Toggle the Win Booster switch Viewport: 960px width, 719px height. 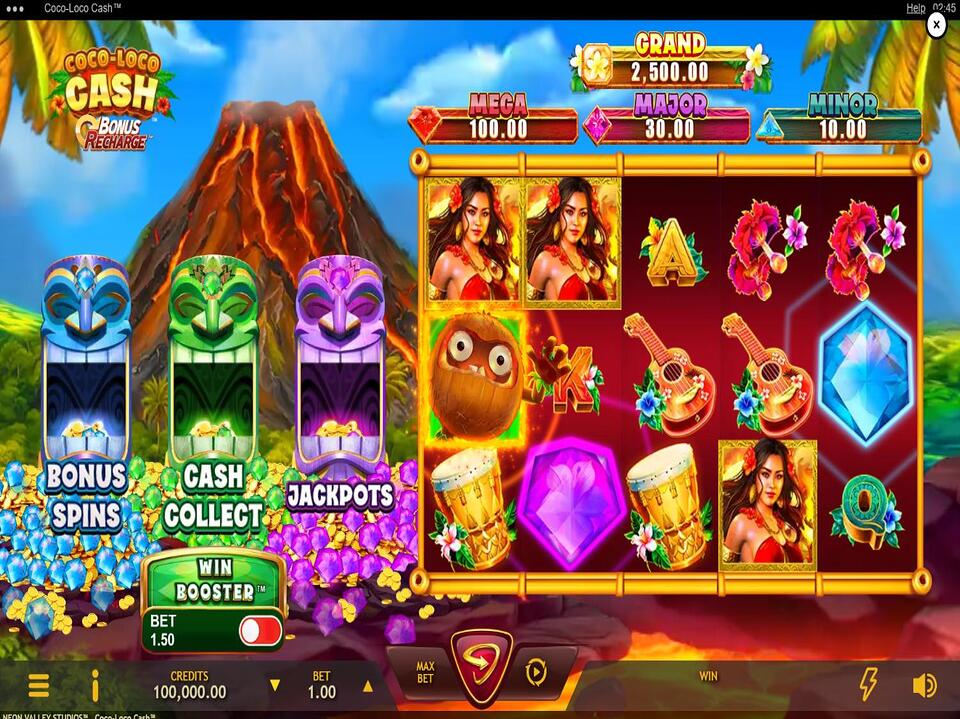pos(260,630)
